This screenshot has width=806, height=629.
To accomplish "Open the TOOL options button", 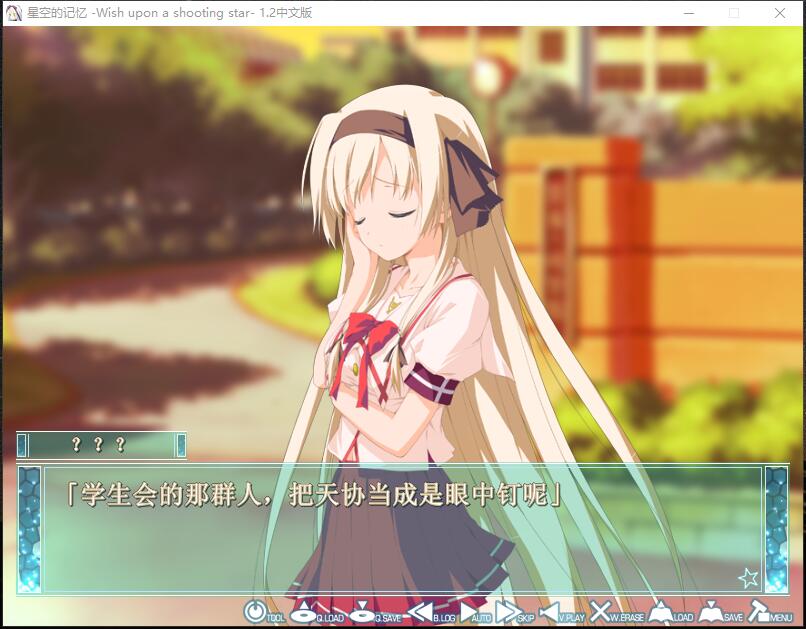I will [x=256, y=610].
